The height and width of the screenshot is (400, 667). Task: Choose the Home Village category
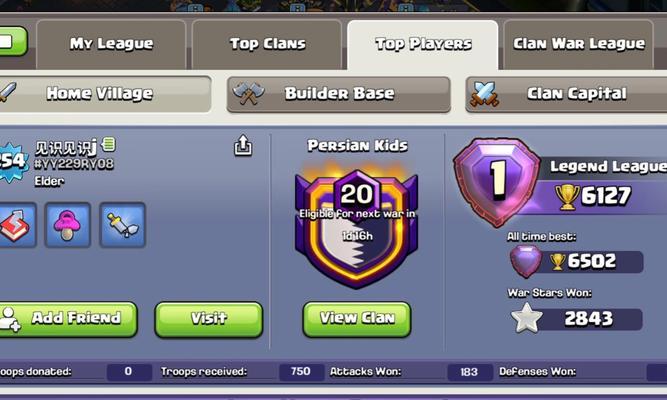[x=99, y=94]
